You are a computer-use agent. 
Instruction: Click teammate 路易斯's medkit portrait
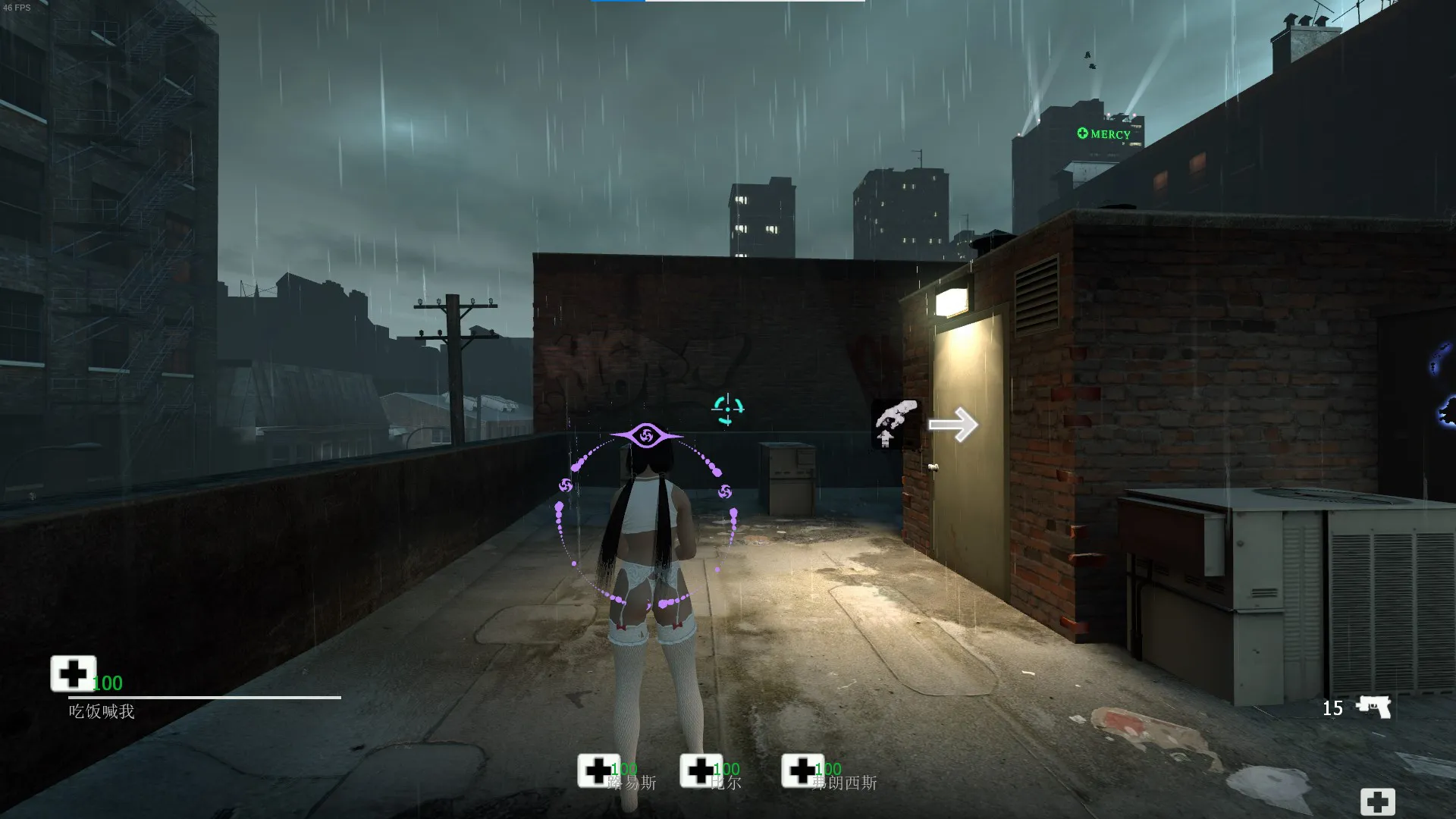(x=598, y=770)
